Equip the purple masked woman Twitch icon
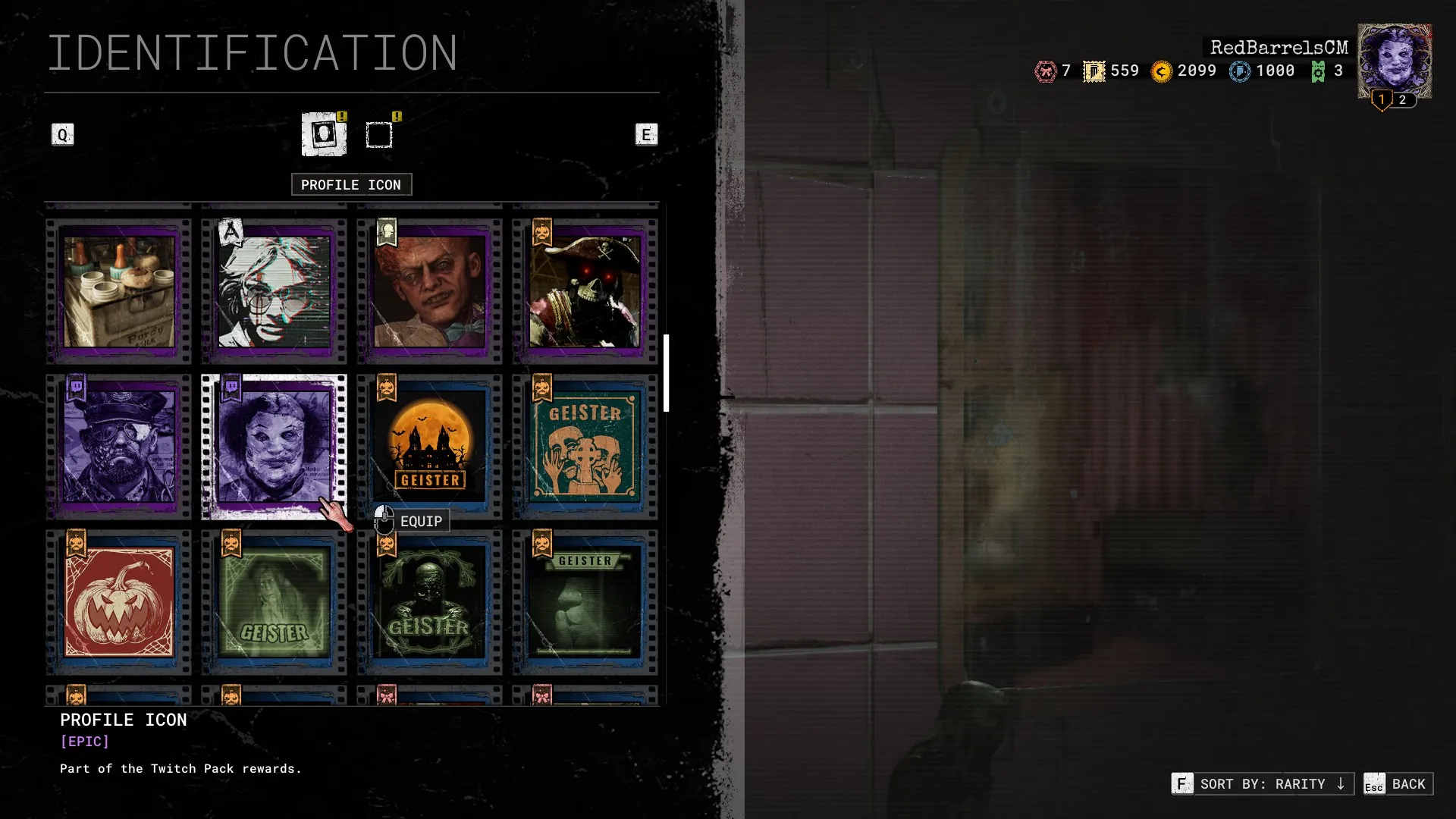The image size is (1456, 819). 275,447
